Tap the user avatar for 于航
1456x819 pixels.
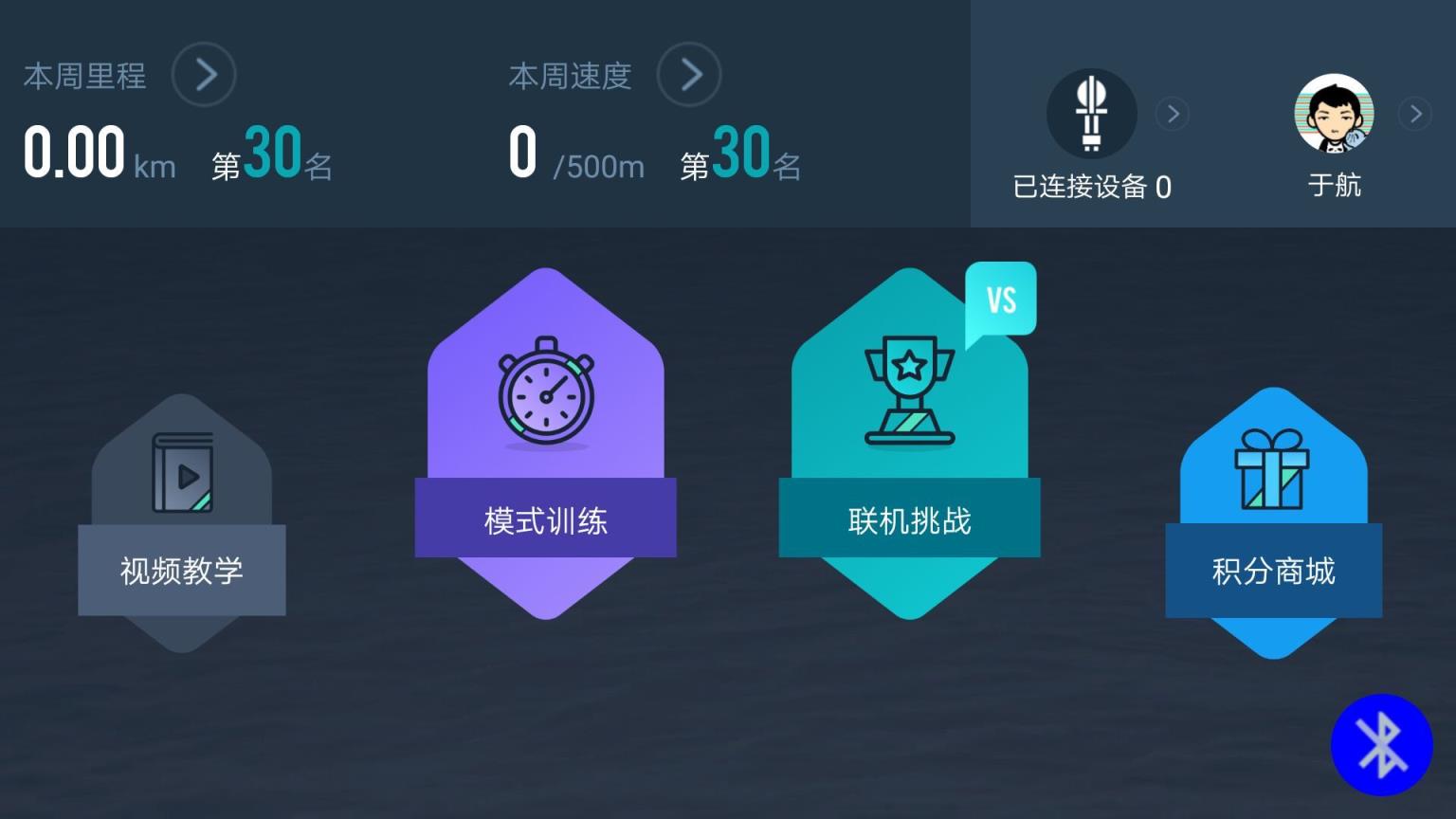coord(1334,113)
